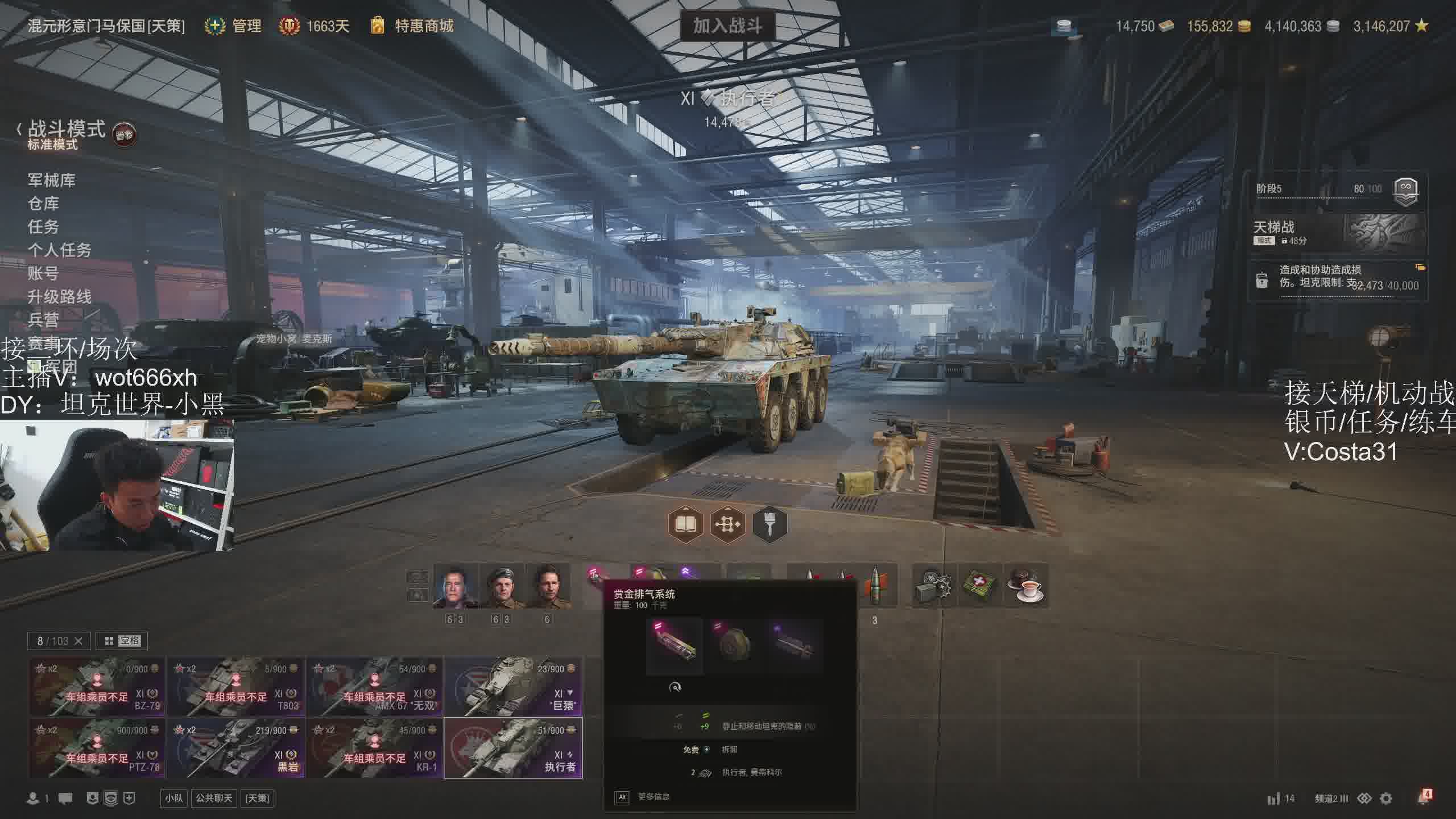Open the 管理 management menu
Screen dimensions: 1456x819
(x=246, y=26)
